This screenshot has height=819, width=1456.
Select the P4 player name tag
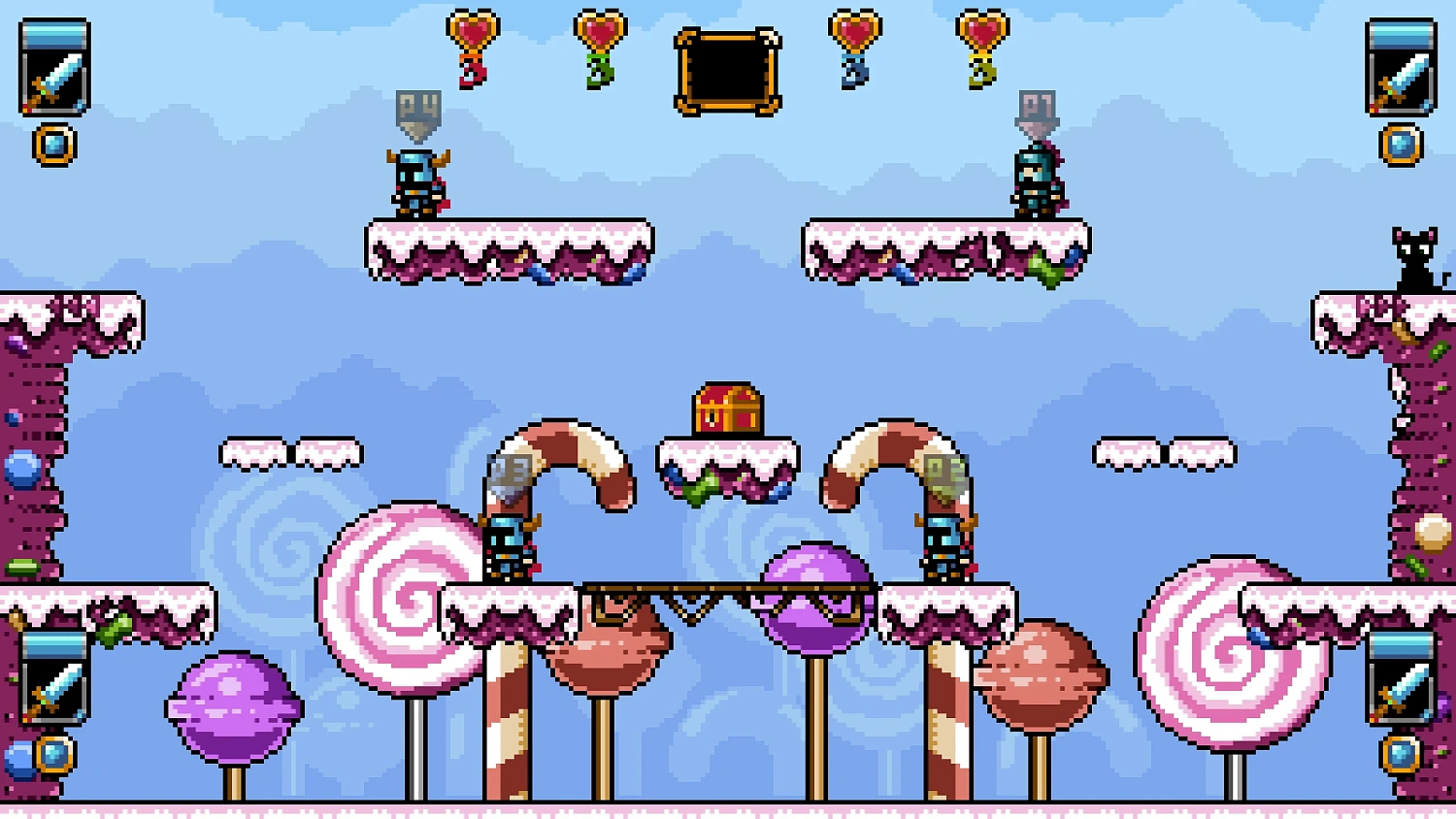(x=419, y=107)
